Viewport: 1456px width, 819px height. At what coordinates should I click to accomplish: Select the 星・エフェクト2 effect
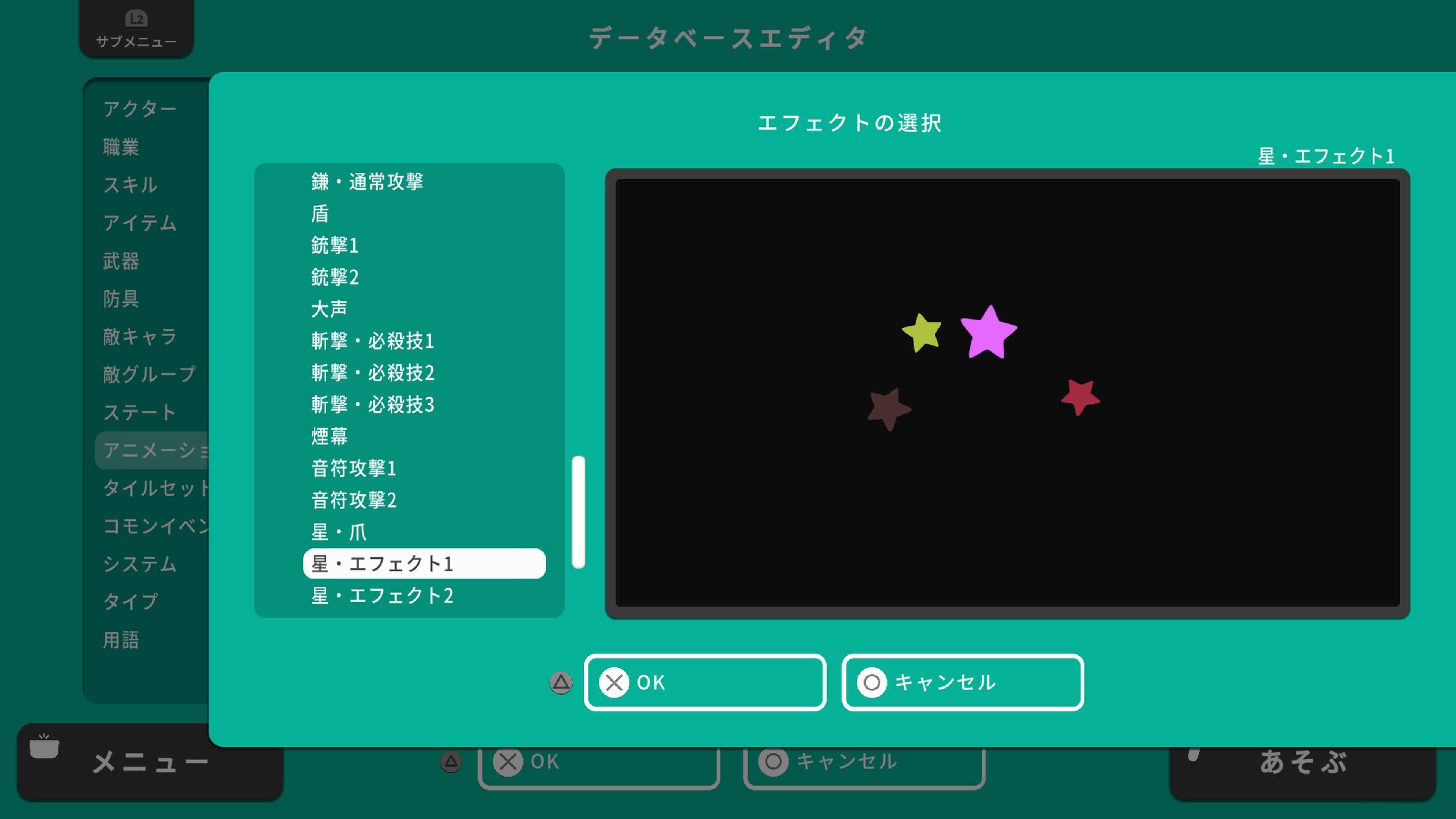click(383, 596)
